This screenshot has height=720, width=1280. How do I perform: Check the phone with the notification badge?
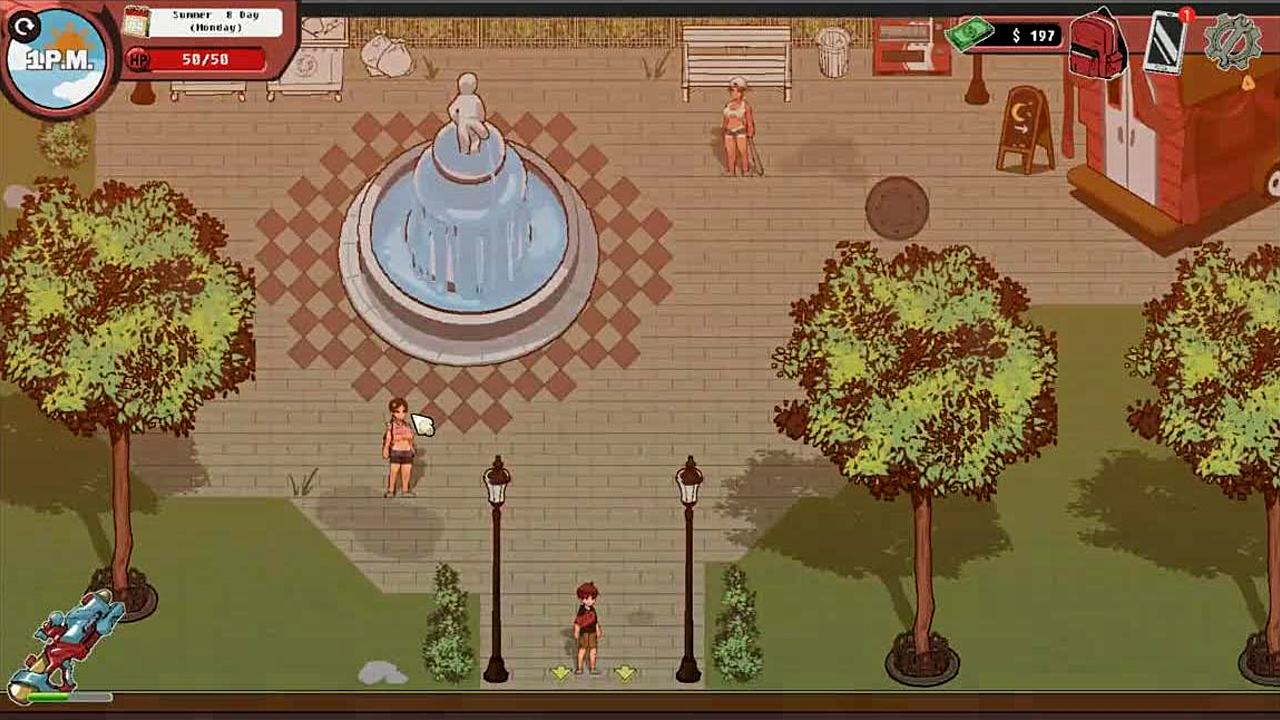click(1165, 42)
